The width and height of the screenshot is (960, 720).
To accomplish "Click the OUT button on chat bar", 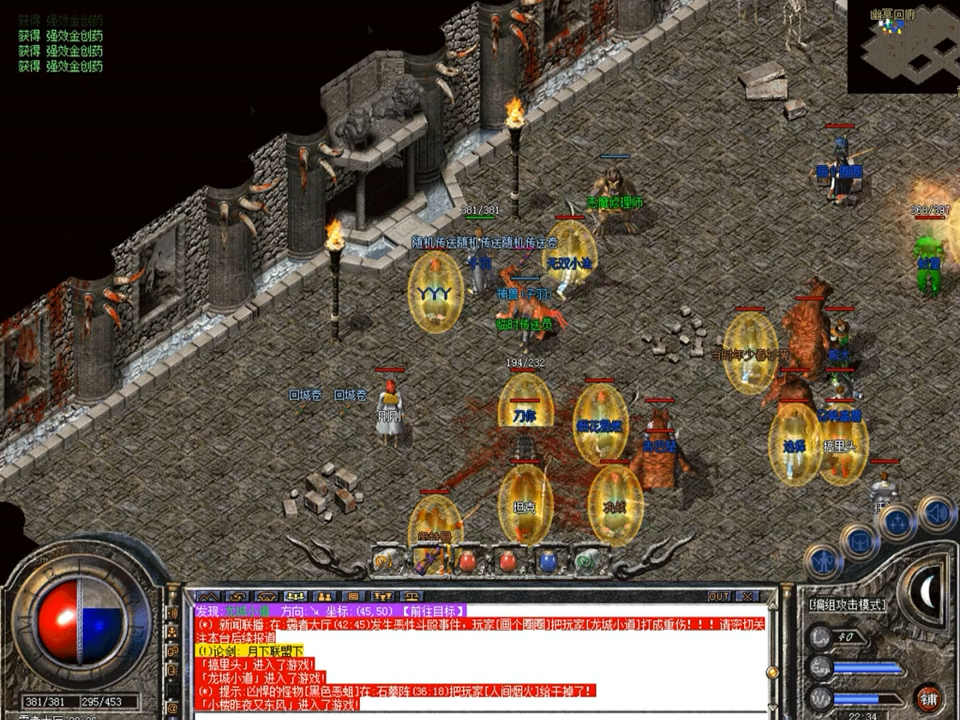I will [718, 596].
